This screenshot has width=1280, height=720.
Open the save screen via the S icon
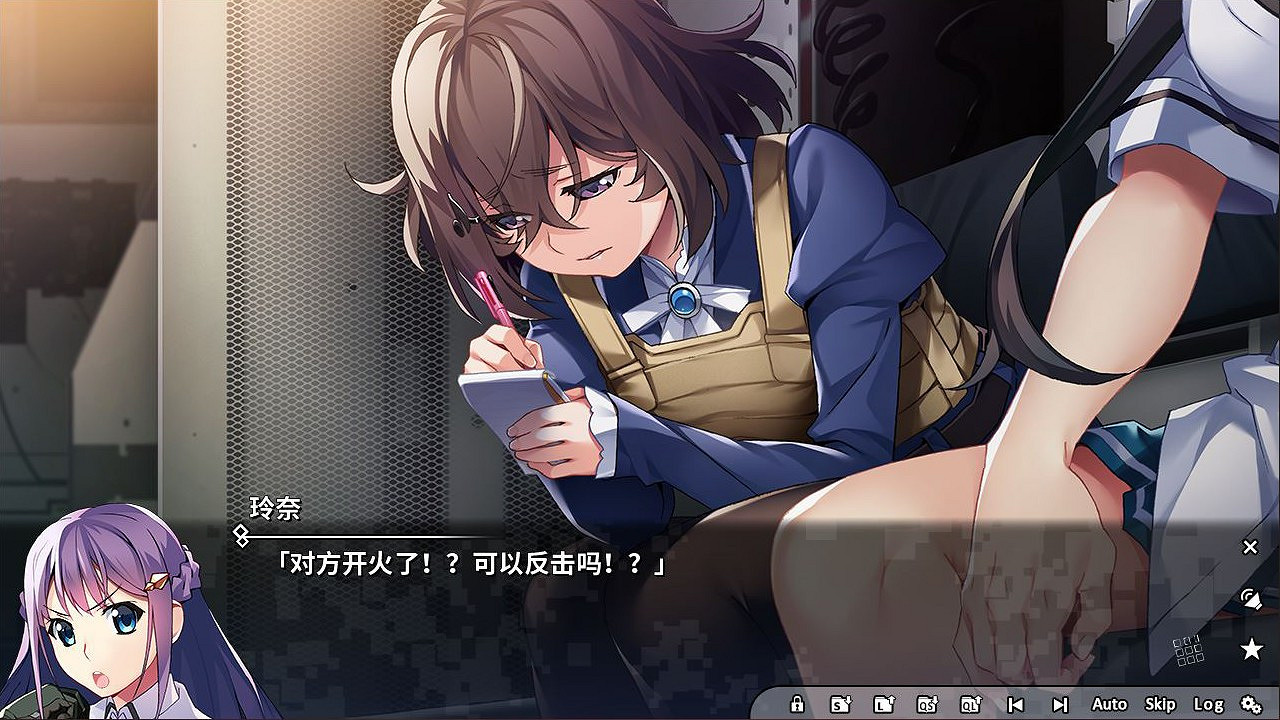pos(839,703)
